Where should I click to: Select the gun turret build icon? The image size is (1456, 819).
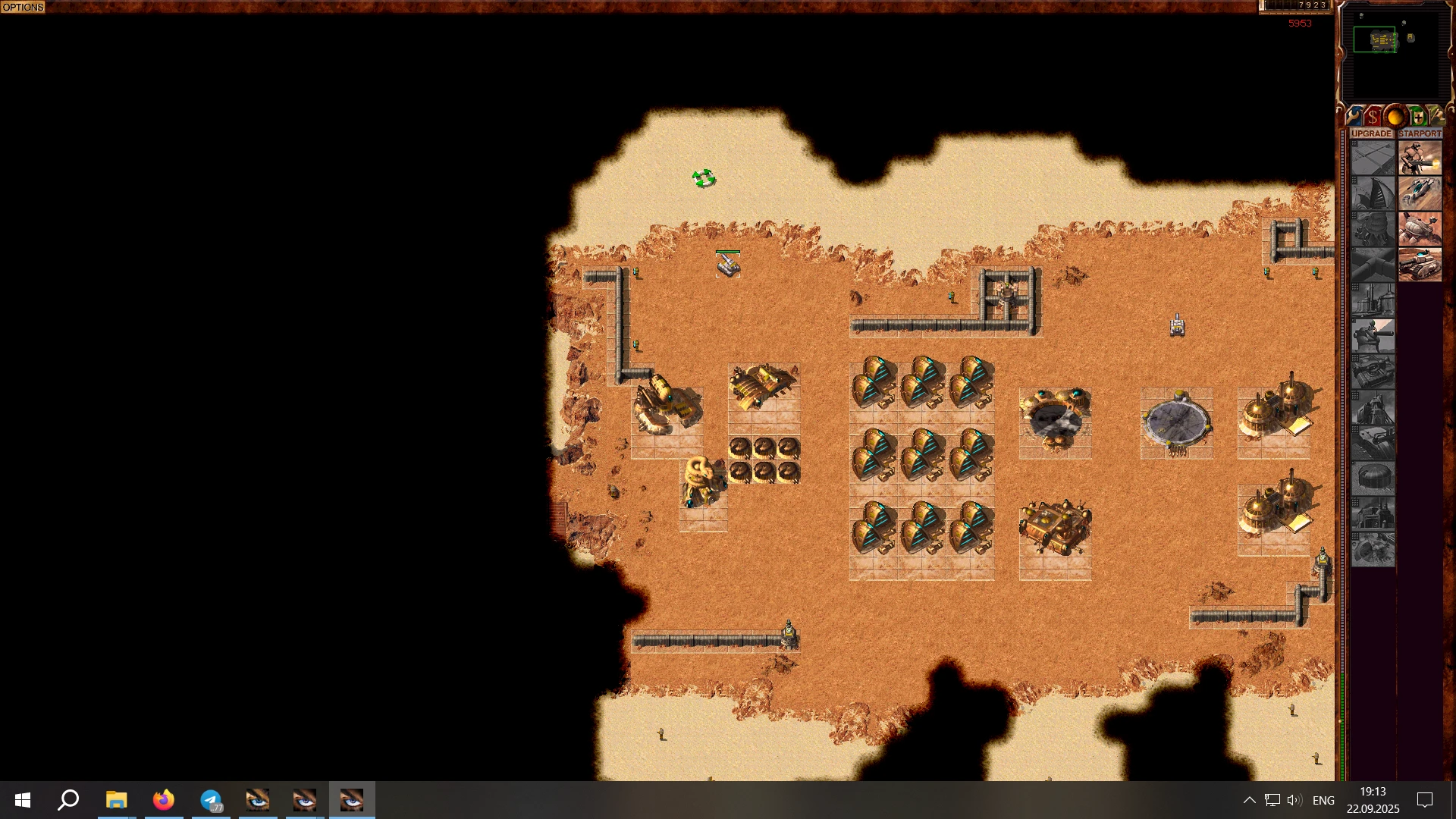(x=1373, y=336)
